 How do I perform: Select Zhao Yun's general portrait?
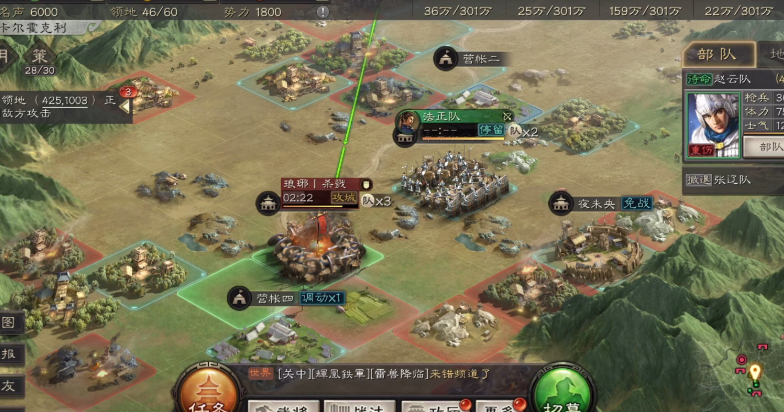click(x=711, y=120)
